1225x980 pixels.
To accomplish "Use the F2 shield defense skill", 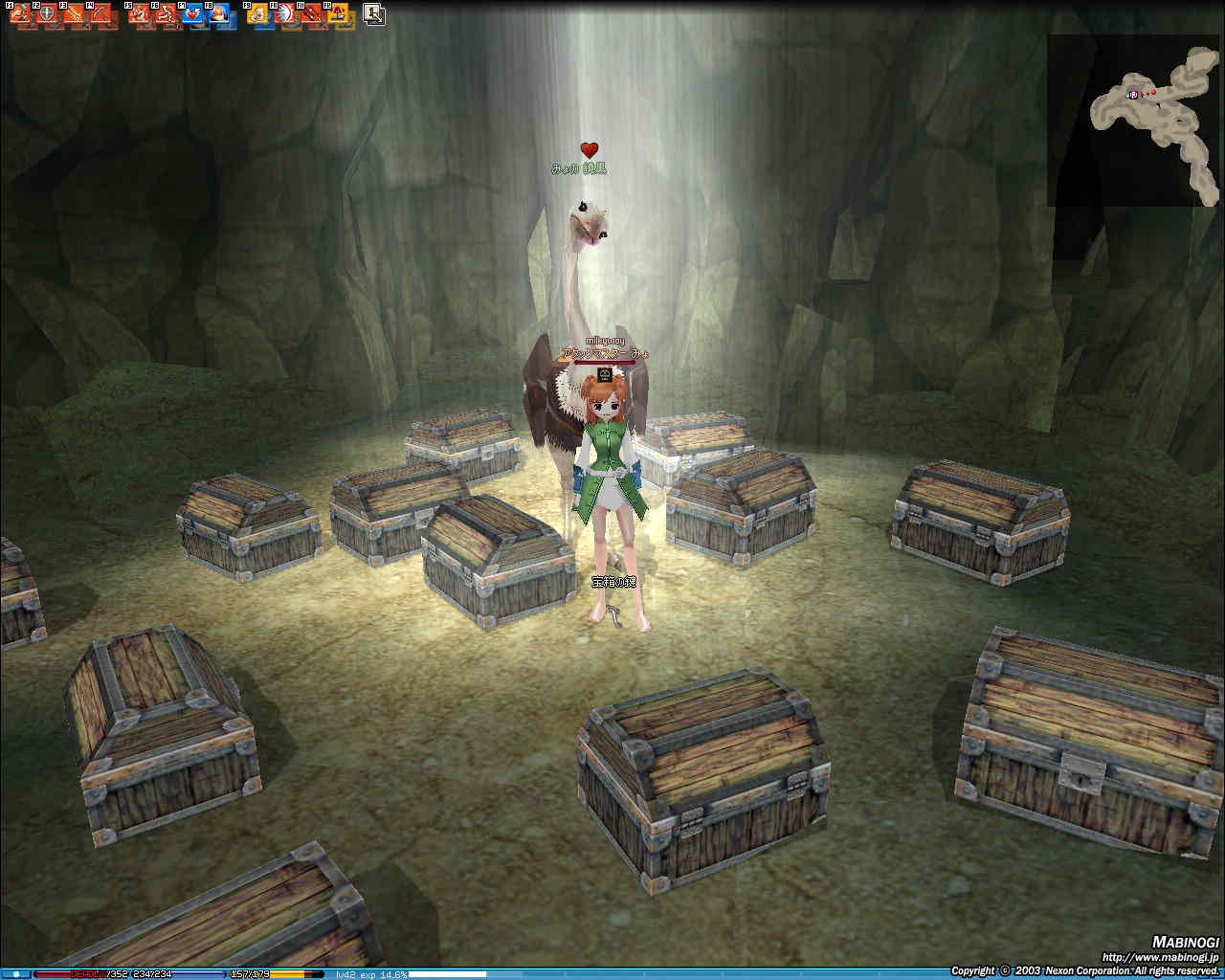I will 46,15.
